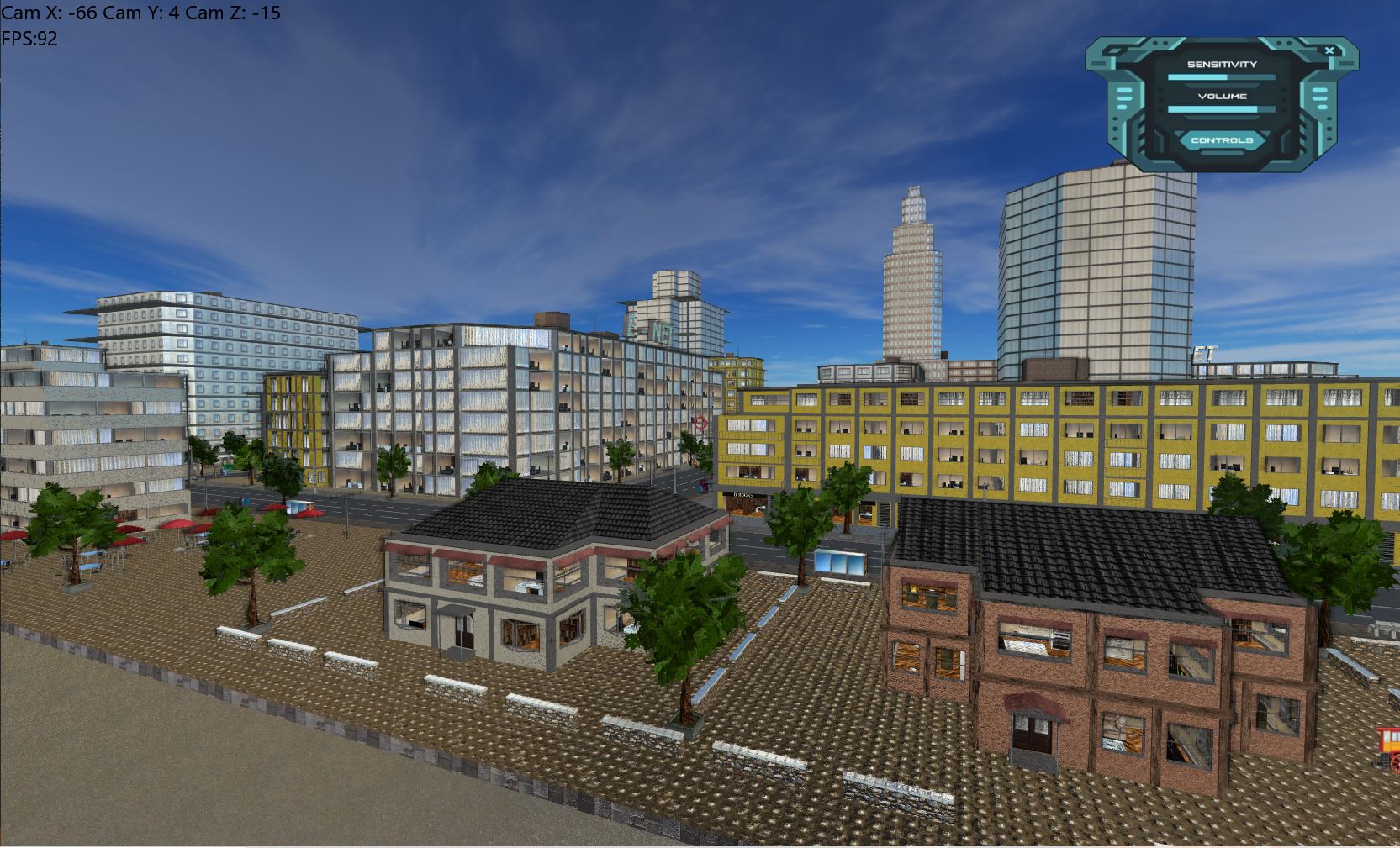
Task: Click the dot cluster left of the Volume slider
Action: click(1161, 100)
